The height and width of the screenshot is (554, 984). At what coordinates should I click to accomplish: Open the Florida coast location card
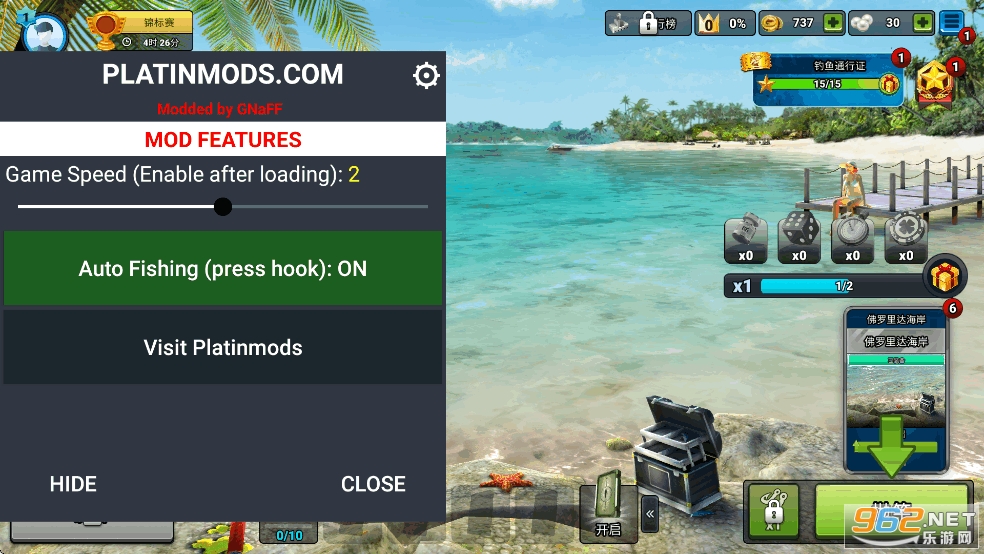point(895,390)
